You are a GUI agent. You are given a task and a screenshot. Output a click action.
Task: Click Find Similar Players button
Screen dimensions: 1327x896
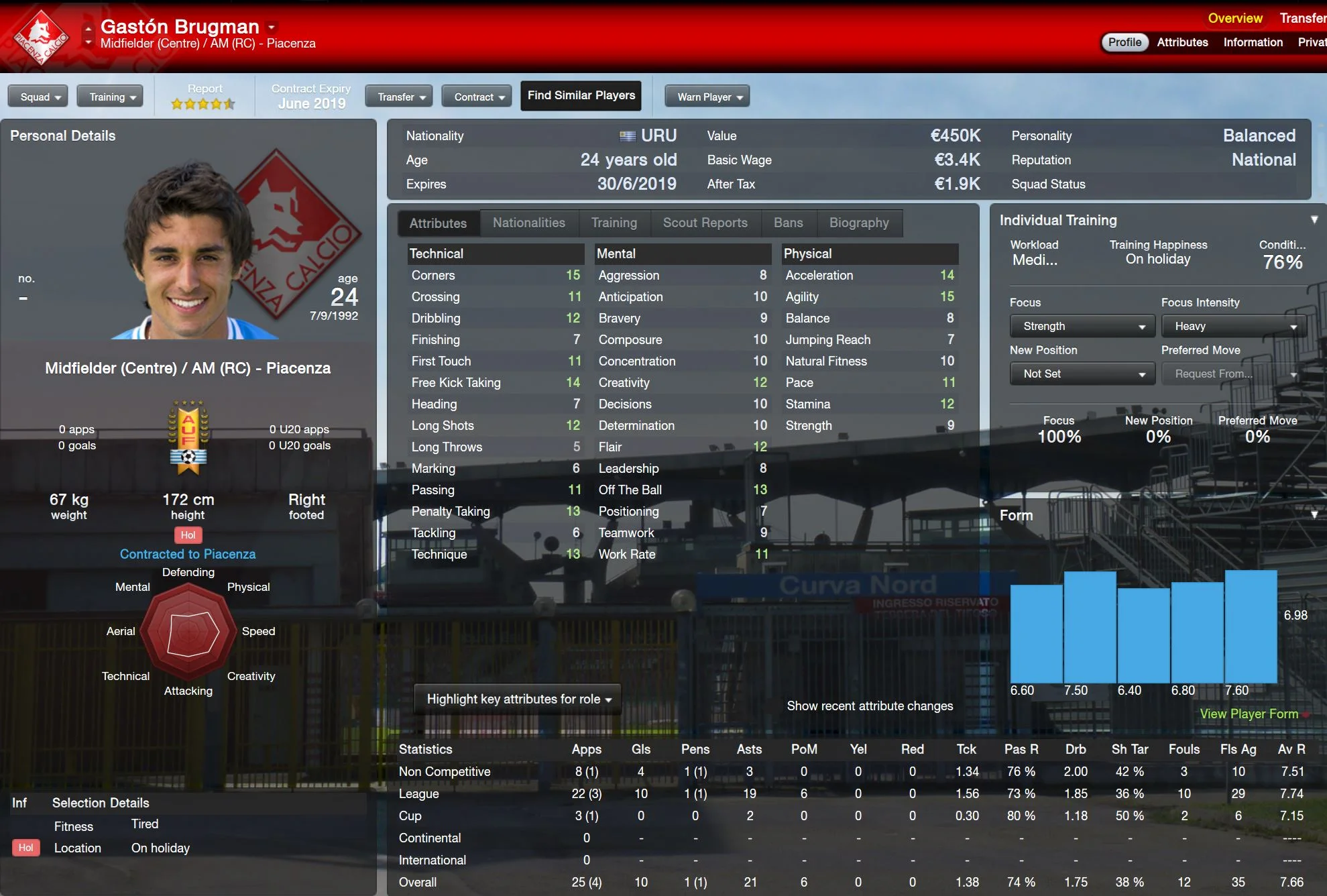(x=581, y=96)
